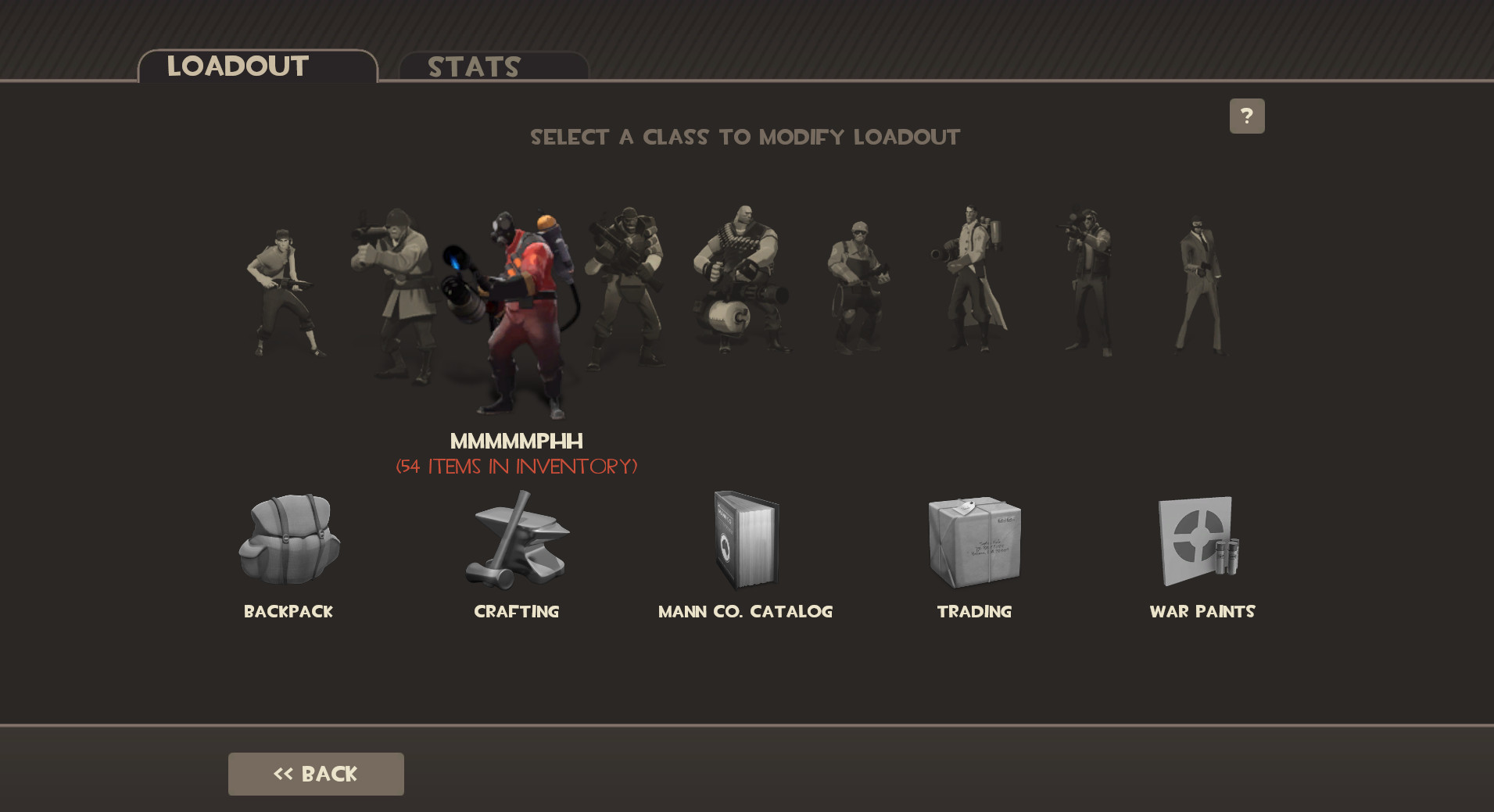Select the Sniper class portrait
The height and width of the screenshot is (812, 1494).
[1087, 281]
